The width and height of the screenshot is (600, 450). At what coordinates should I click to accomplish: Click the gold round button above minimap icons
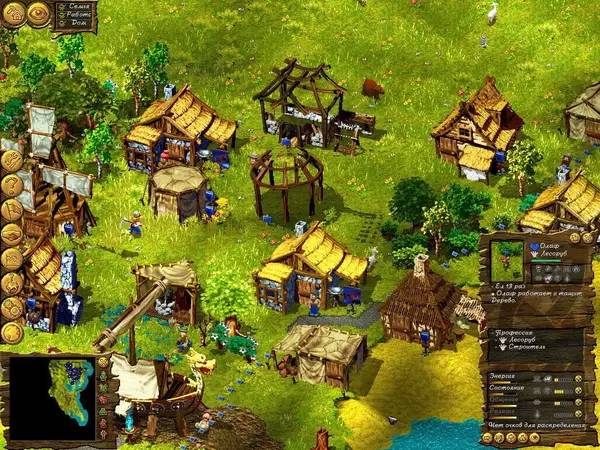pyautogui.click(x=102, y=362)
